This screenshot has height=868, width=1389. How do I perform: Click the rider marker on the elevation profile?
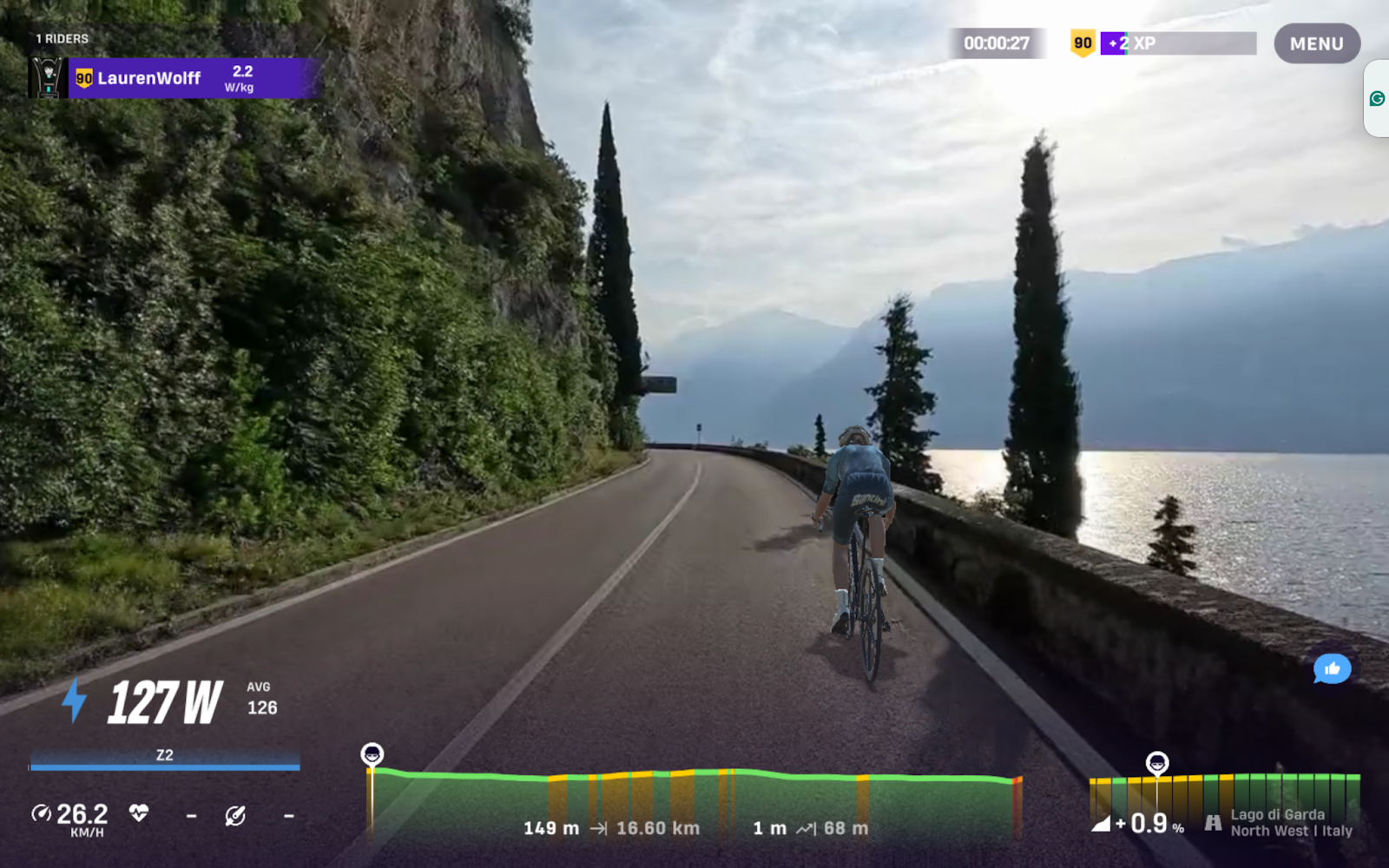point(373,753)
